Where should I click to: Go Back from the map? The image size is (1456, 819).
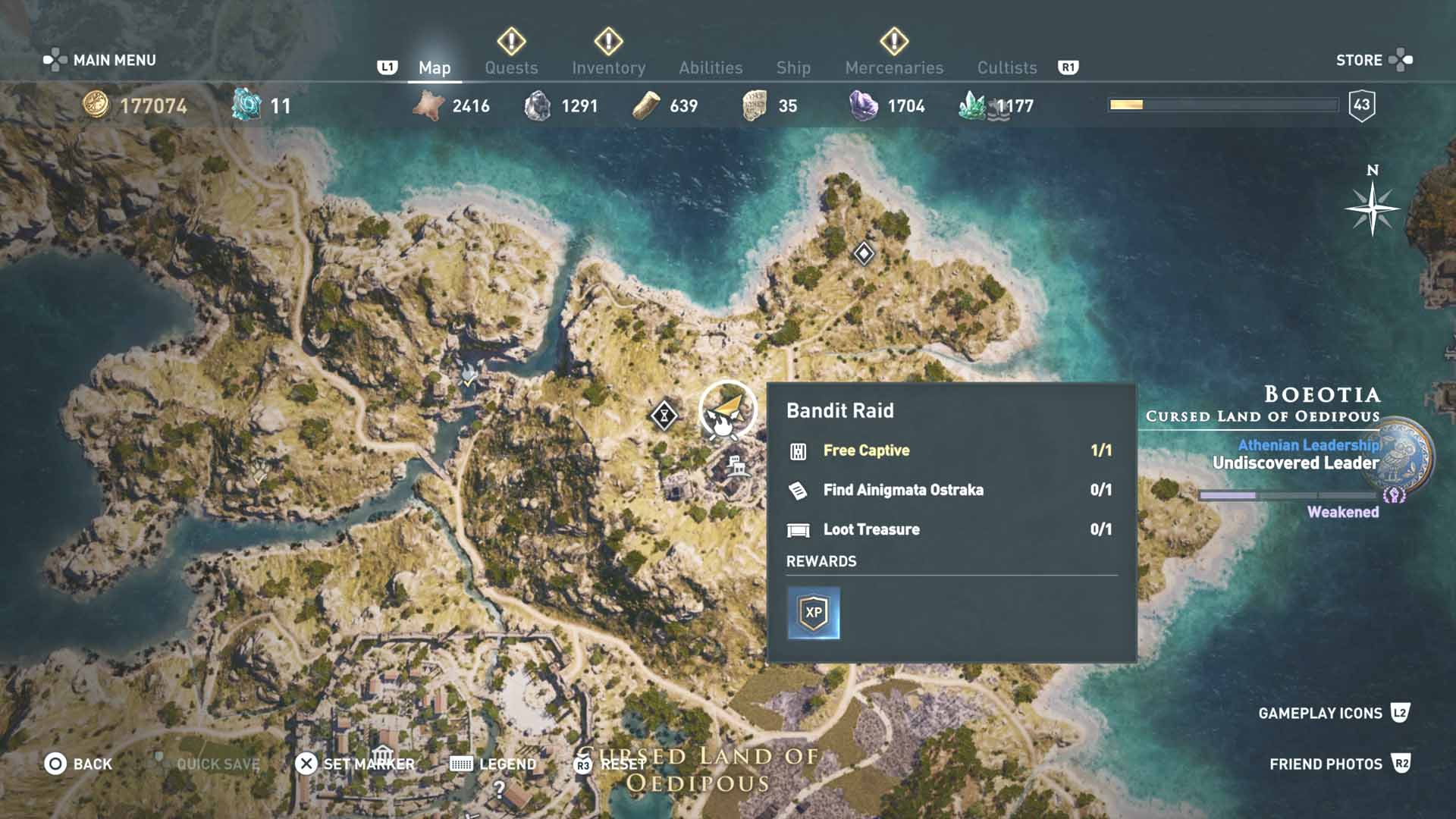[78, 764]
